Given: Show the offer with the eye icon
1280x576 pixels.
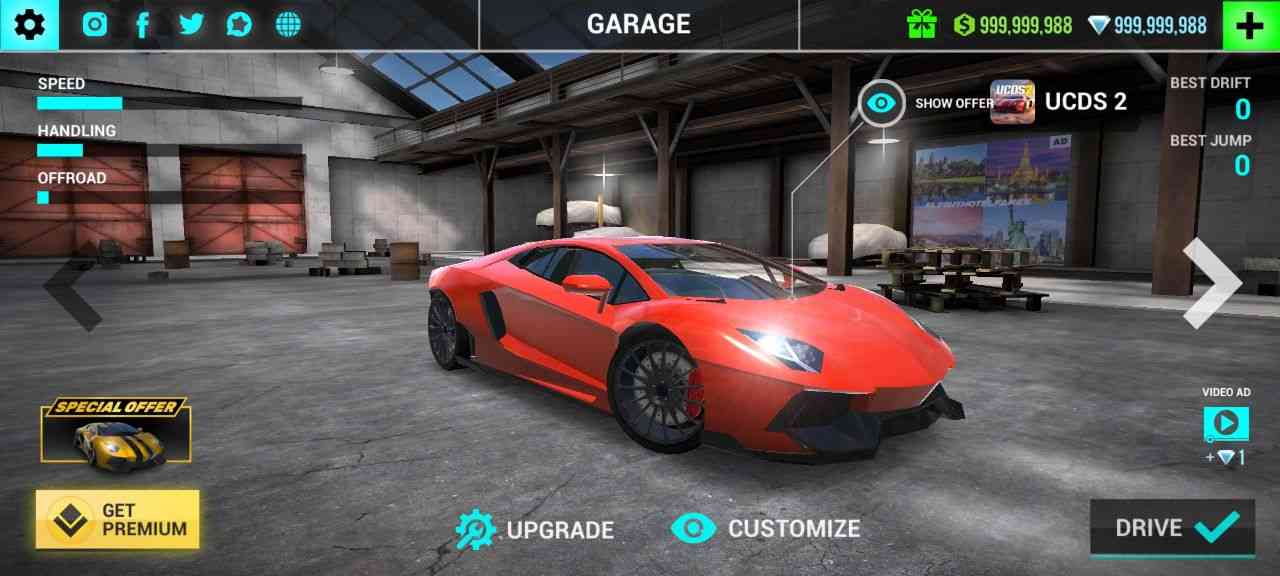Looking at the screenshot, I should pos(881,103).
